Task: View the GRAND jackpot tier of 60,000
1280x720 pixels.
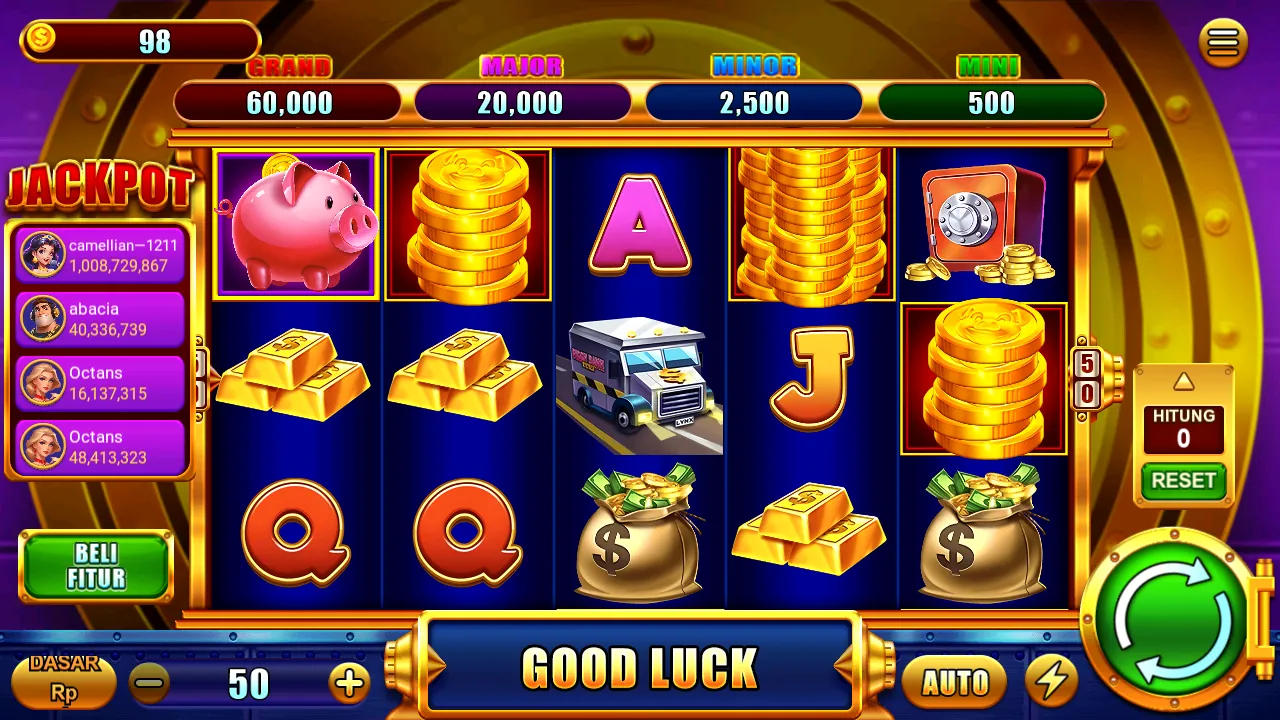Action: (x=287, y=100)
